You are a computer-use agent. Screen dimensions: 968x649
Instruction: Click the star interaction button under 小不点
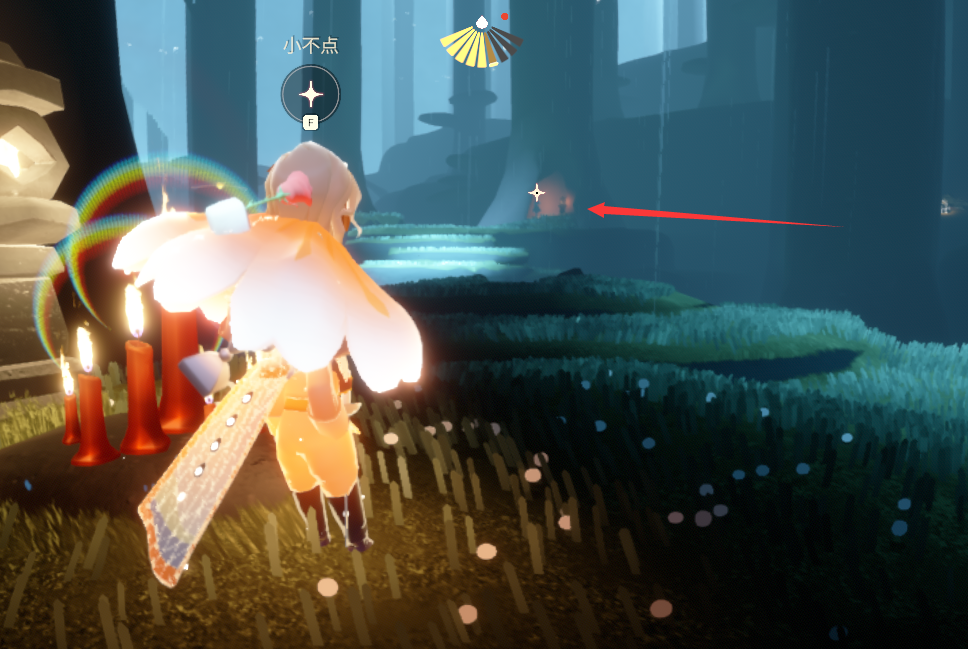[311, 95]
